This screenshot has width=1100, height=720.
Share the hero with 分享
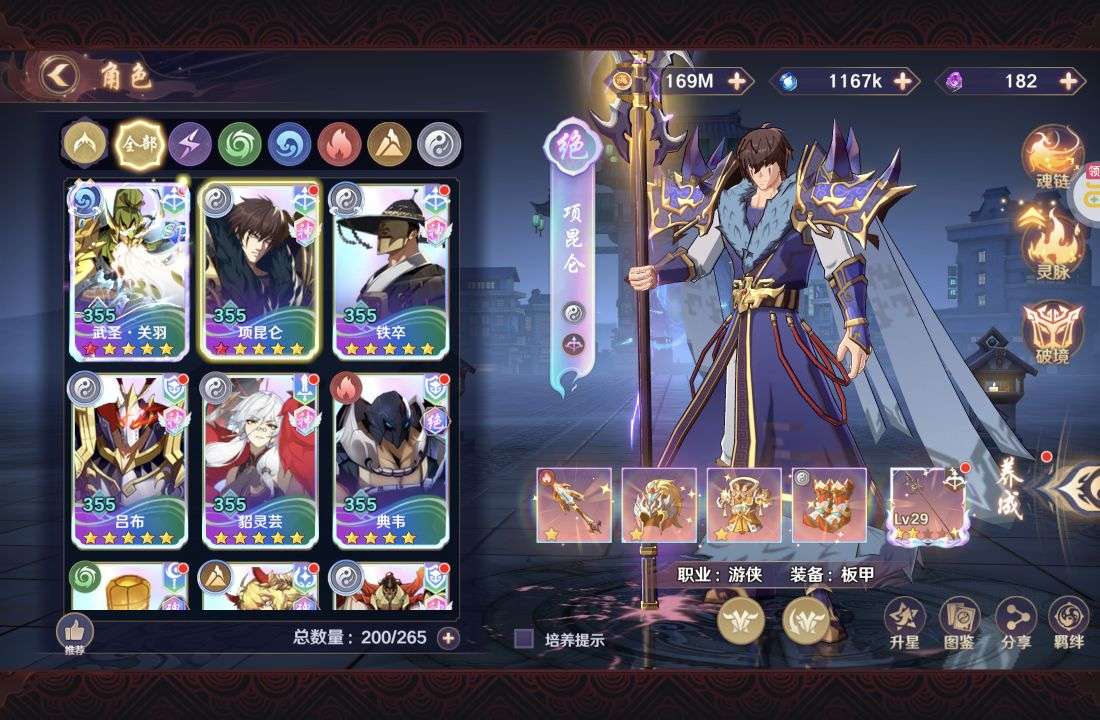click(1016, 623)
